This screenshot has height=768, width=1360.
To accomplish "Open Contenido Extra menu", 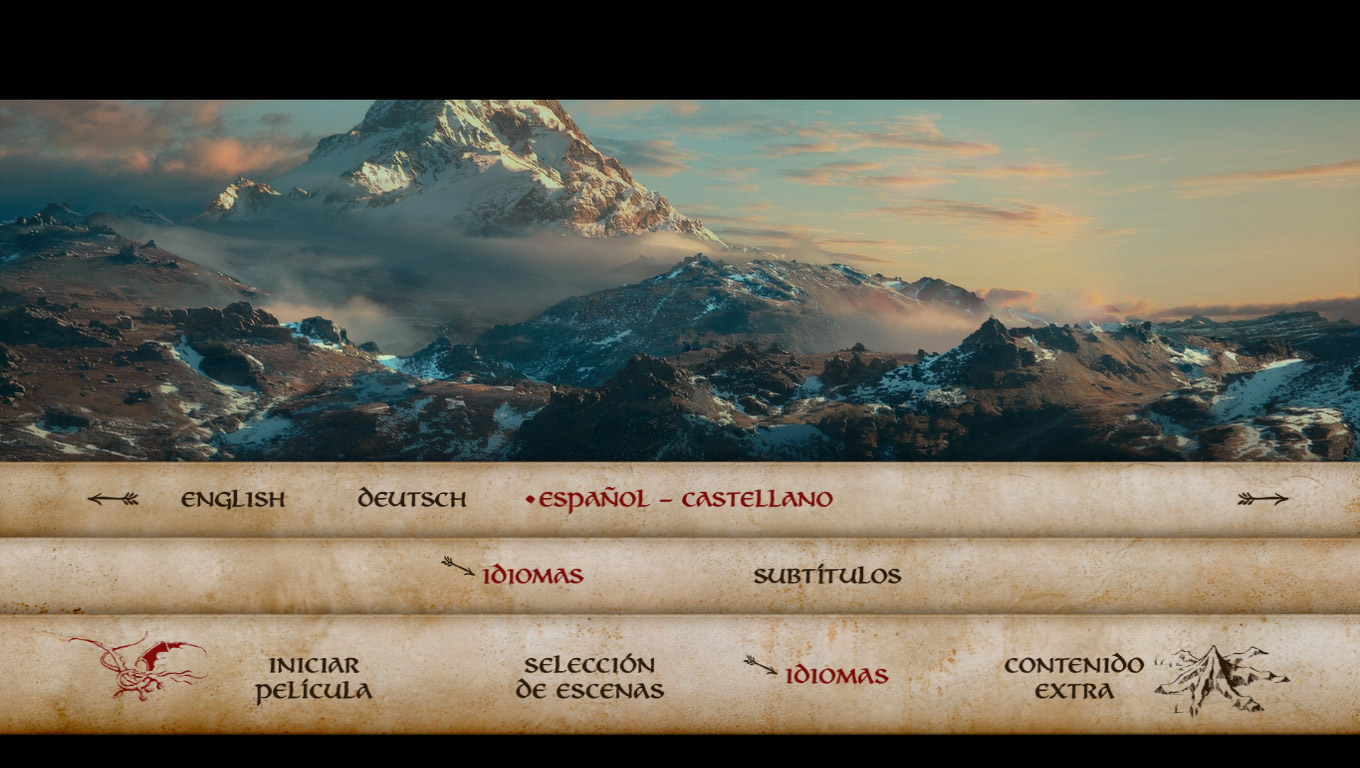I will click(1074, 678).
